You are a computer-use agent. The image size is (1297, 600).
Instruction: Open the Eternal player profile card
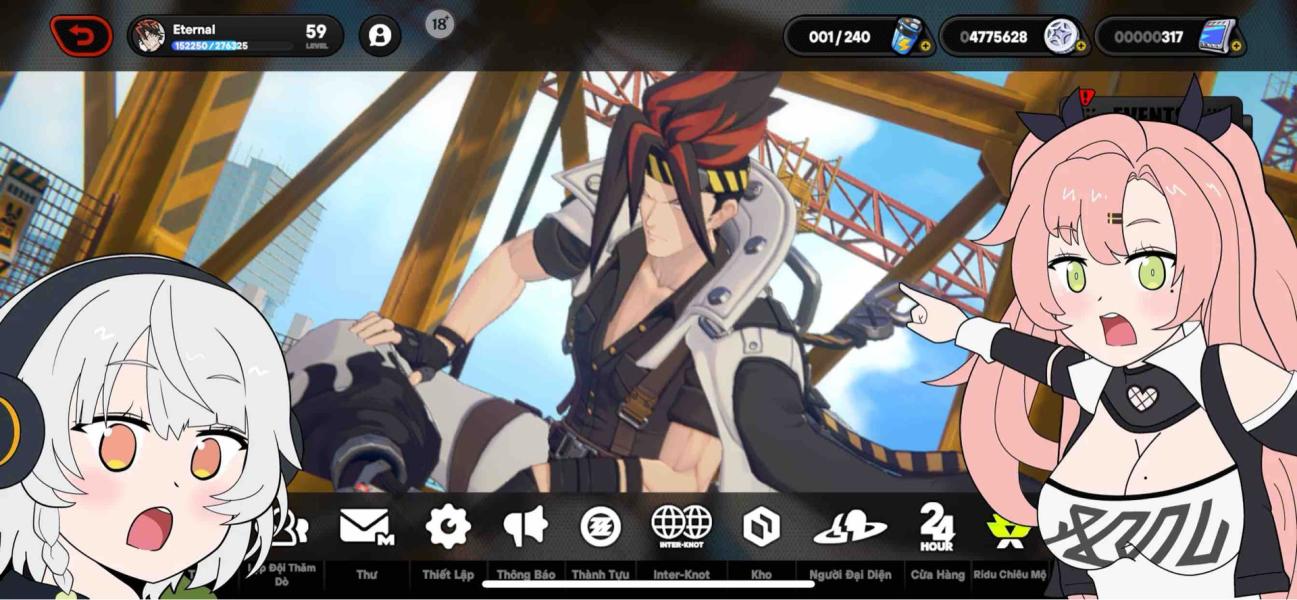click(235, 36)
